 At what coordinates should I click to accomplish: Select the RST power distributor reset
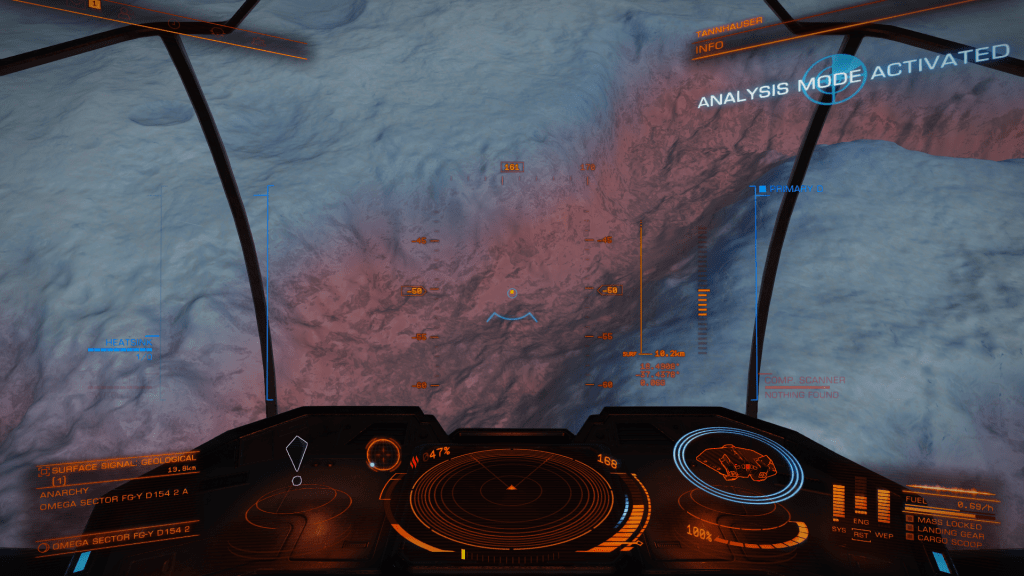(x=860, y=534)
